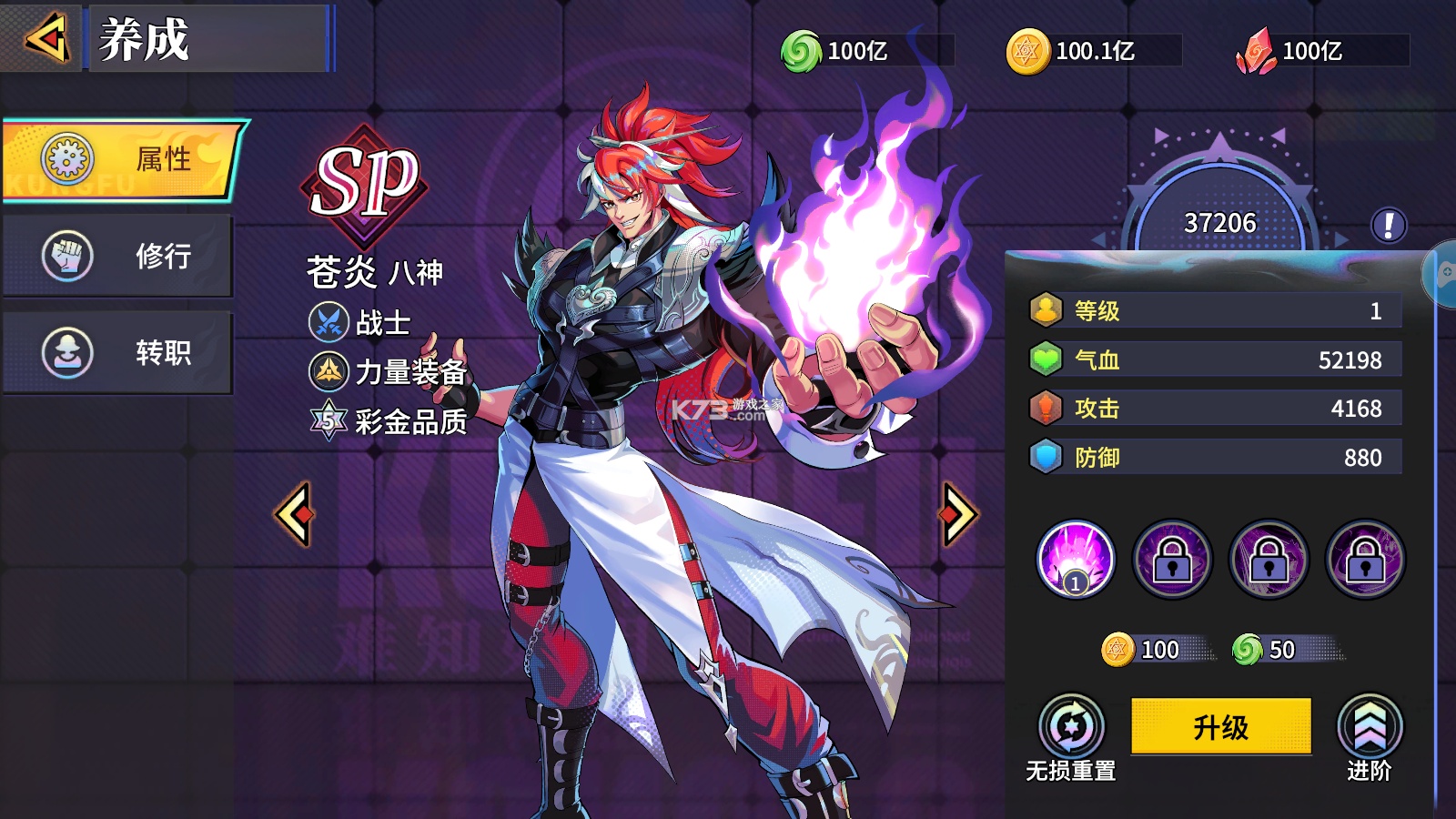Tap the second locked skill slot
The image size is (1456, 819).
tap(1269, 559)
